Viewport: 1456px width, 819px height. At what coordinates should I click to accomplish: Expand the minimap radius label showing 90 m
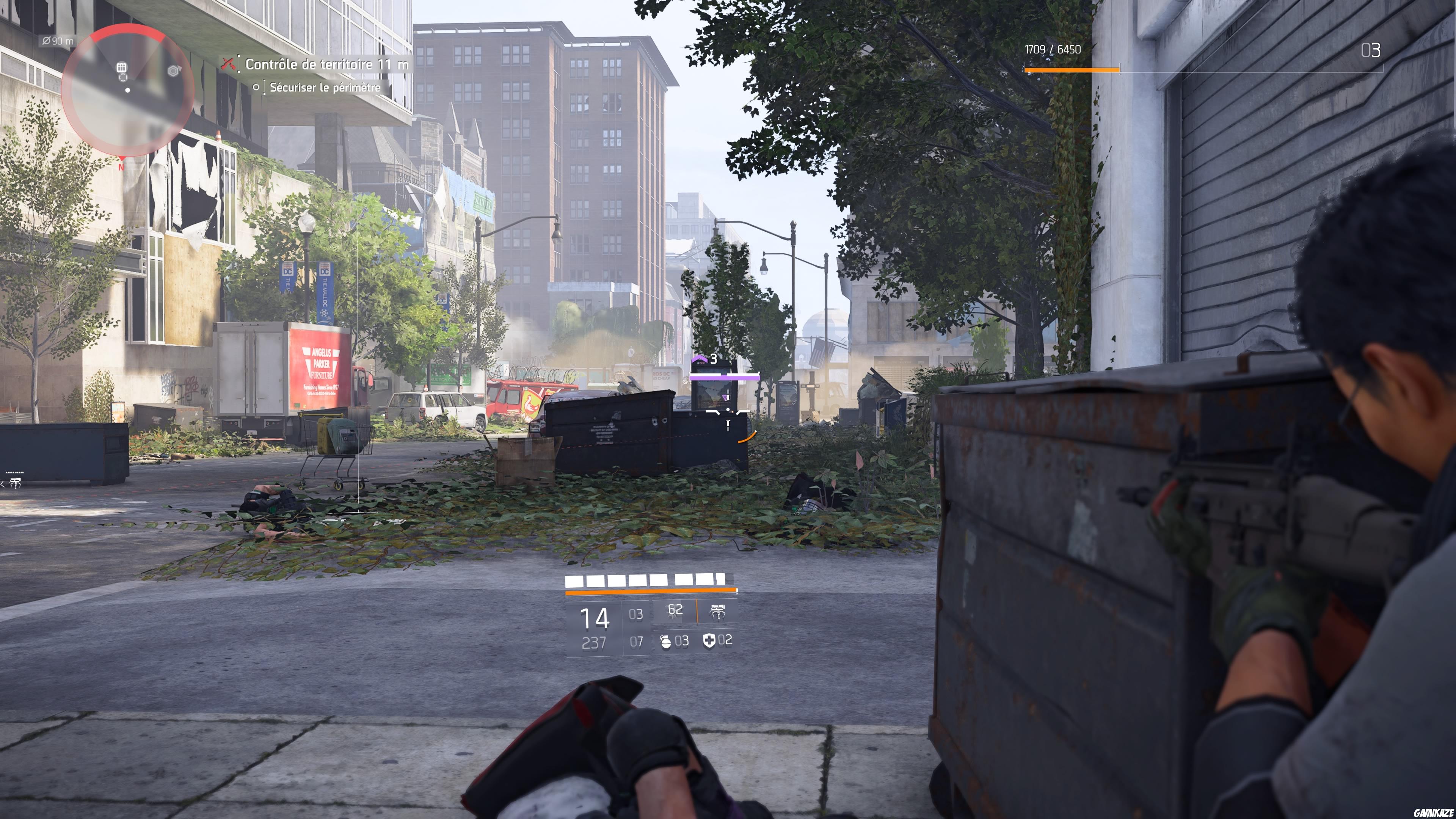point(58,41)
